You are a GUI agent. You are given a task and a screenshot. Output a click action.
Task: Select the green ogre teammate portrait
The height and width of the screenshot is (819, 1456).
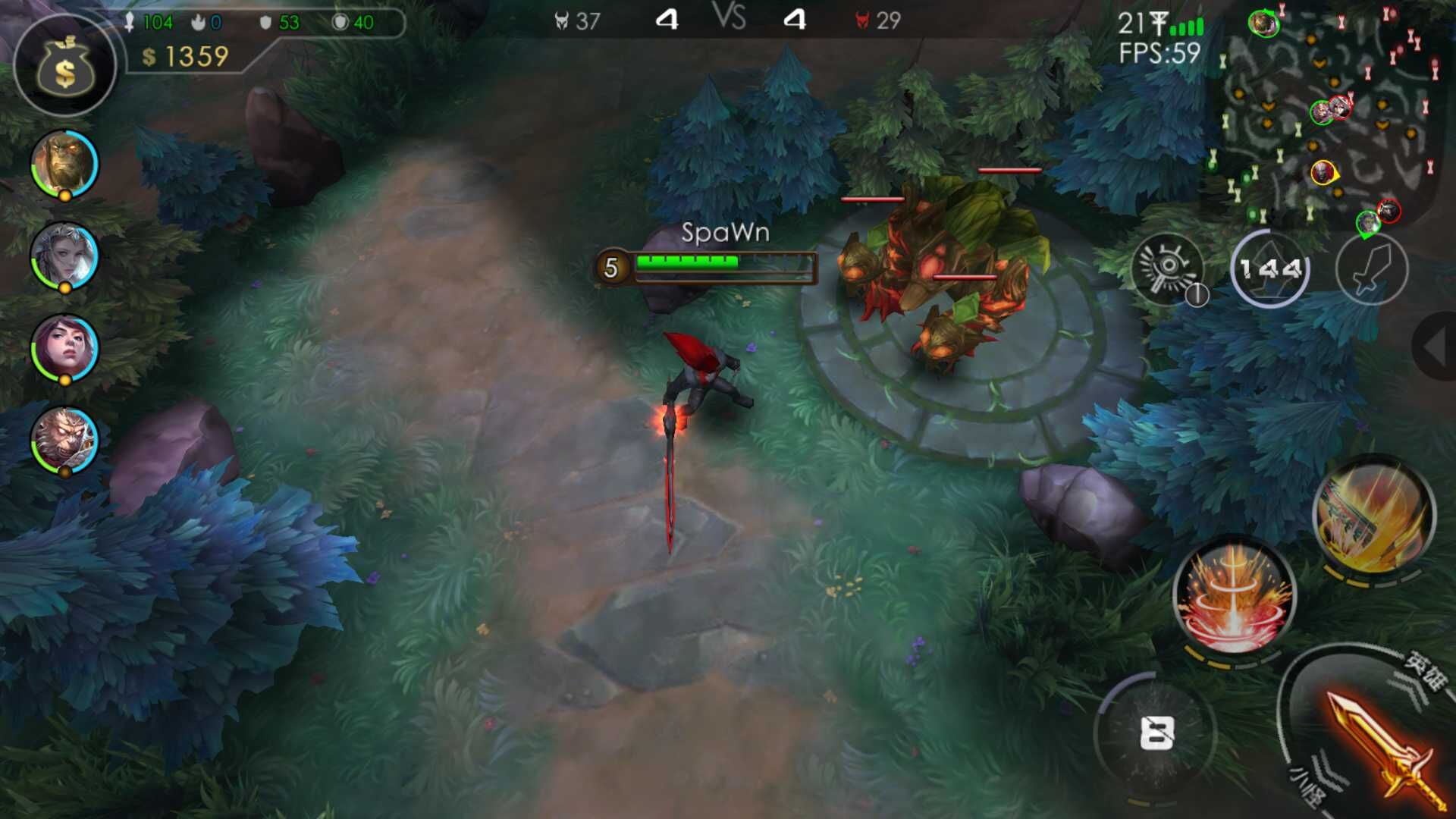point(64,163)
